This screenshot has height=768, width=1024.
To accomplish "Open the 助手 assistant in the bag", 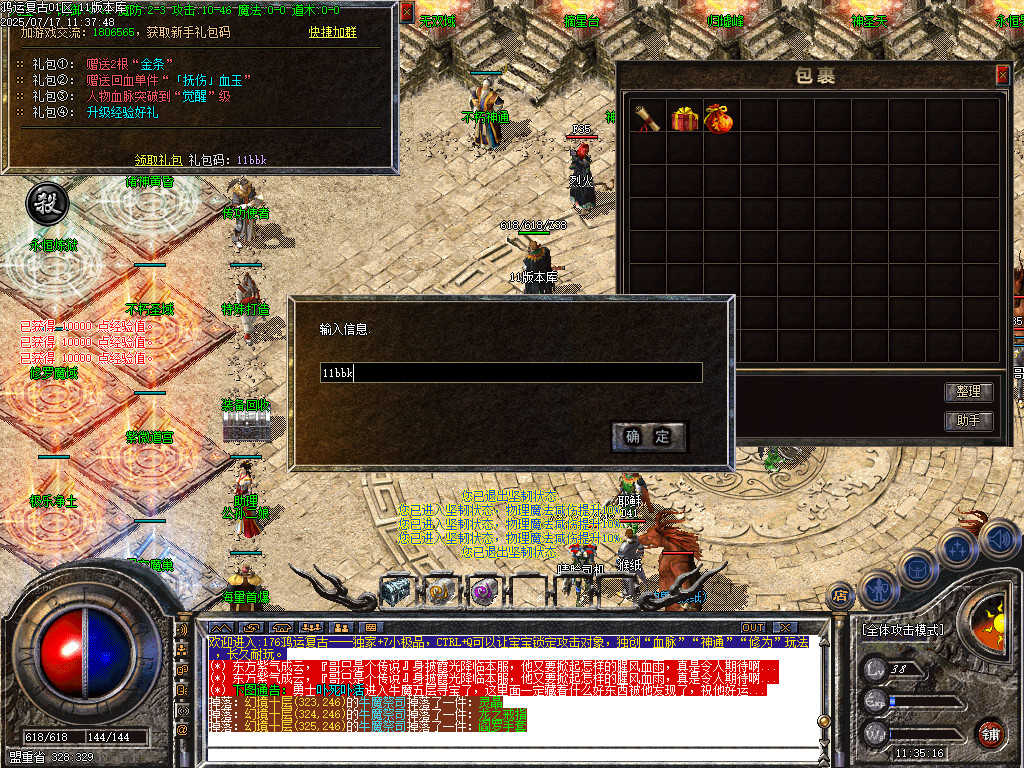I will (x=968, y=421).
